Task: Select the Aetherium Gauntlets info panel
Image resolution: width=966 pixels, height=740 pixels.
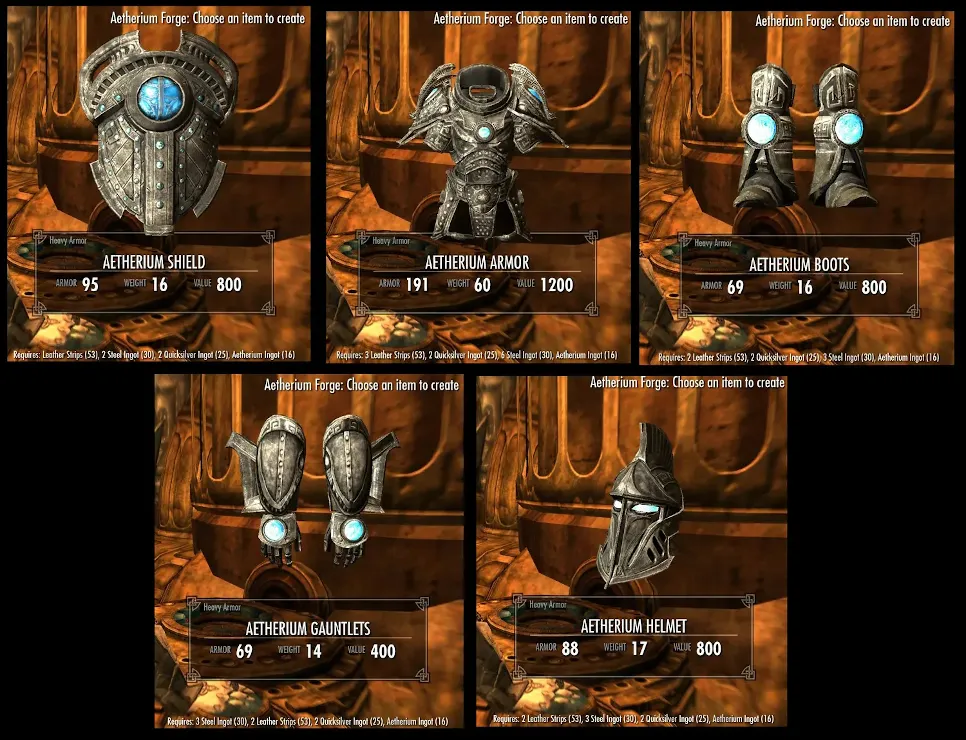Action: pos(308,639)
